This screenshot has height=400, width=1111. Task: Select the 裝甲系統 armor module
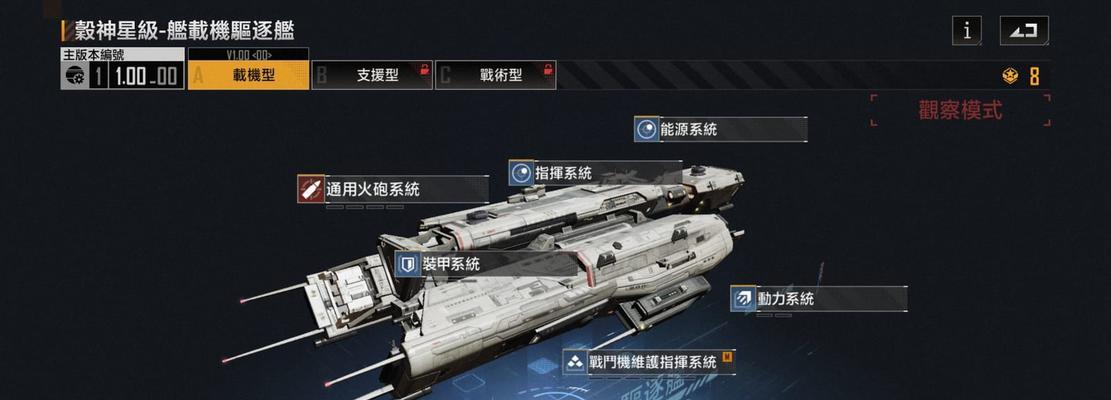click(486, 264)
